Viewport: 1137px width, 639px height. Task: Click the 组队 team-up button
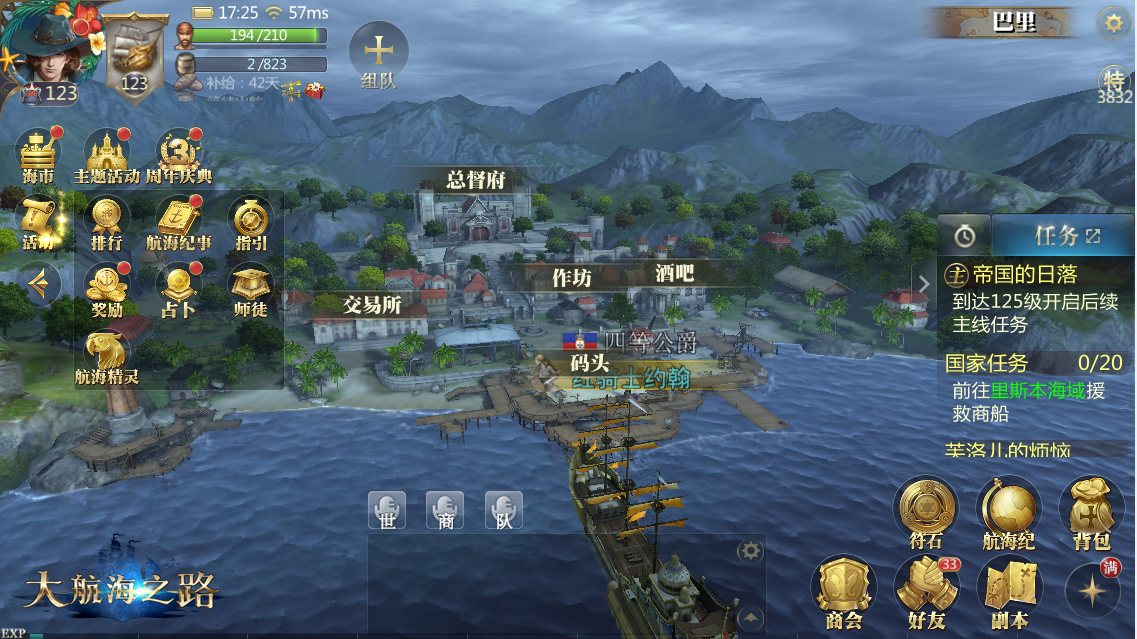[x=378, y=56]
